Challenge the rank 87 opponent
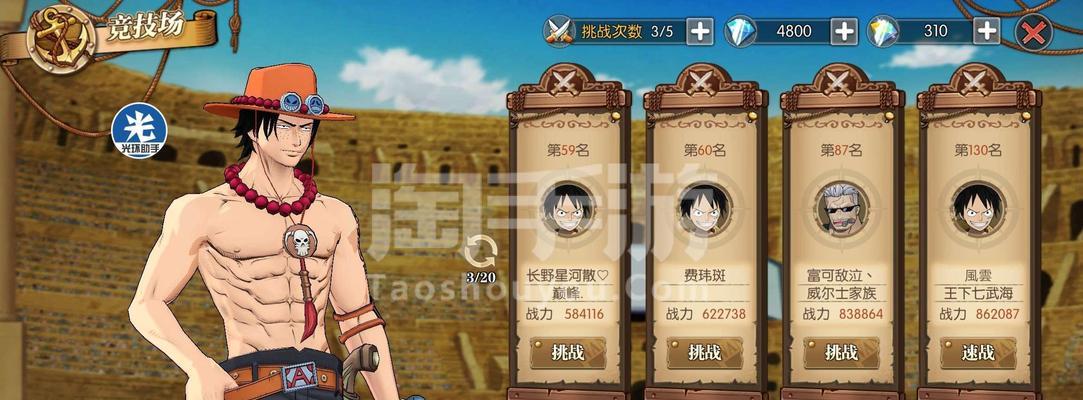Screen dimensions: 1083x400 coord(841,352)
